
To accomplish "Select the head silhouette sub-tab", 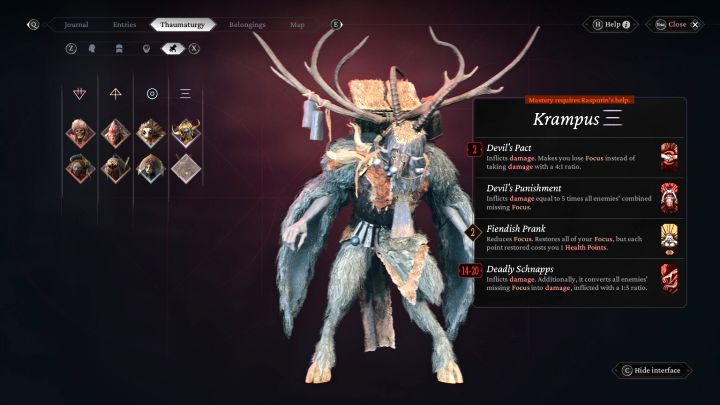I will pos(92,48).
